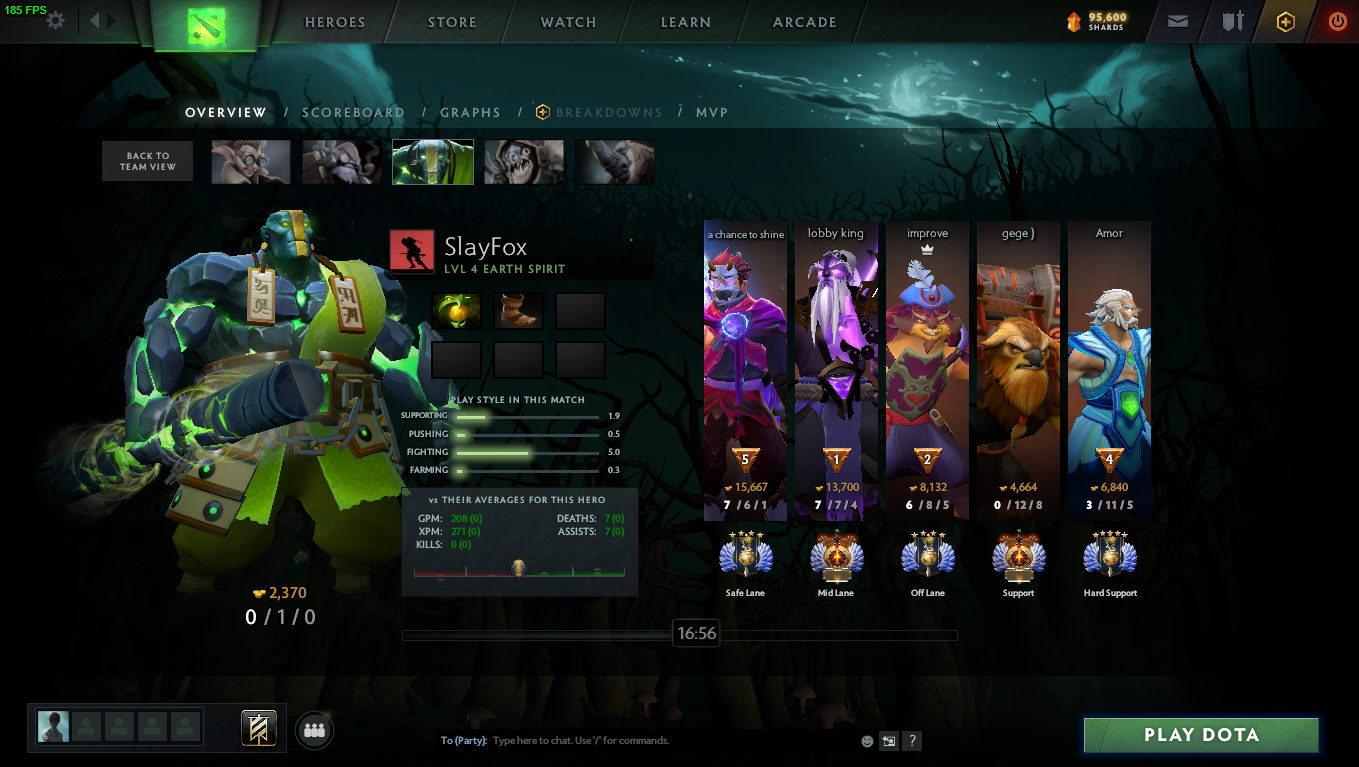The image size is (1359, 767).
Task: Switch to the LEARN section
Action: (x=686, y=23)
